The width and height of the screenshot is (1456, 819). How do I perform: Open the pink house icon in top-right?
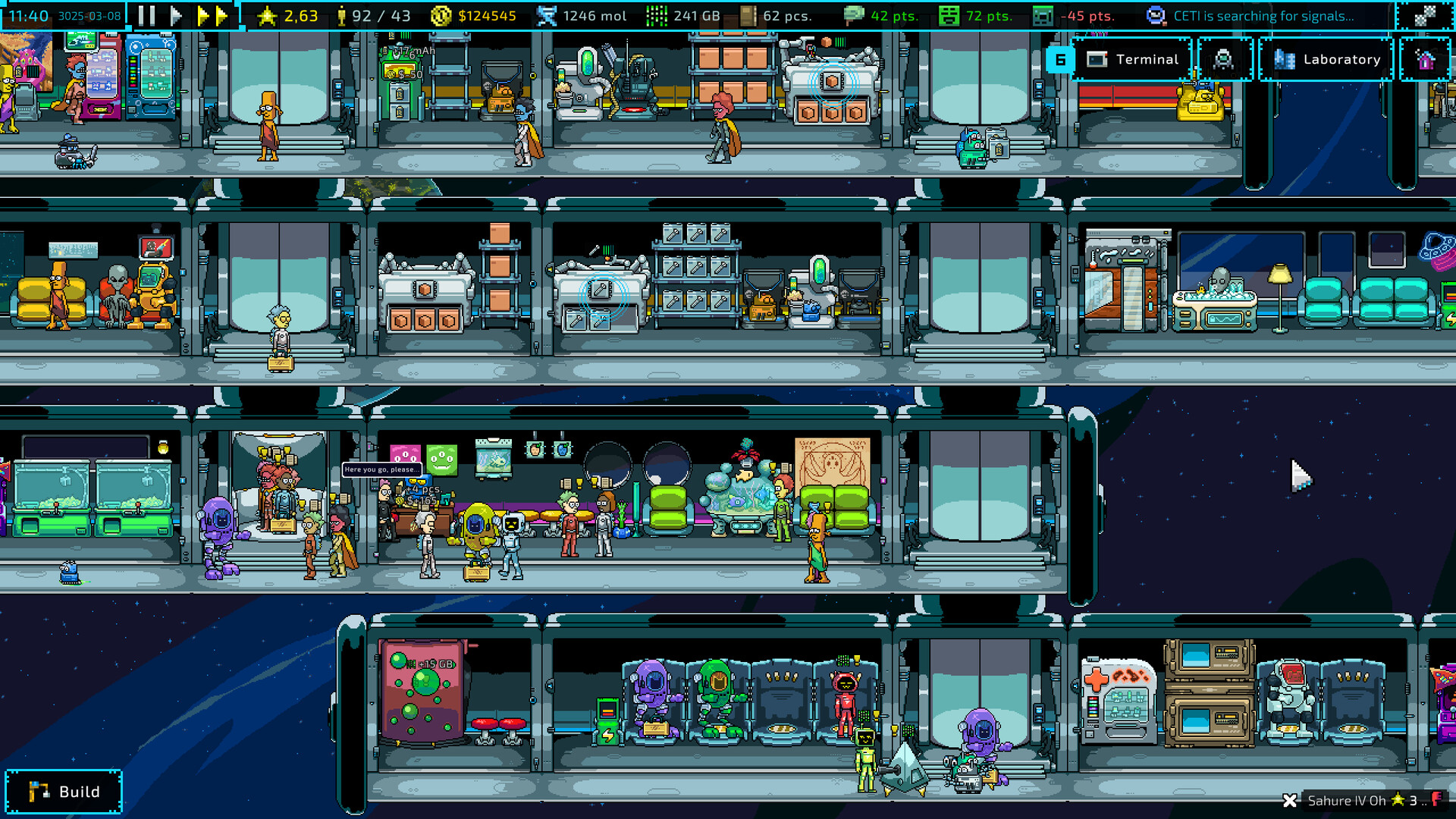coord(1426,59)
